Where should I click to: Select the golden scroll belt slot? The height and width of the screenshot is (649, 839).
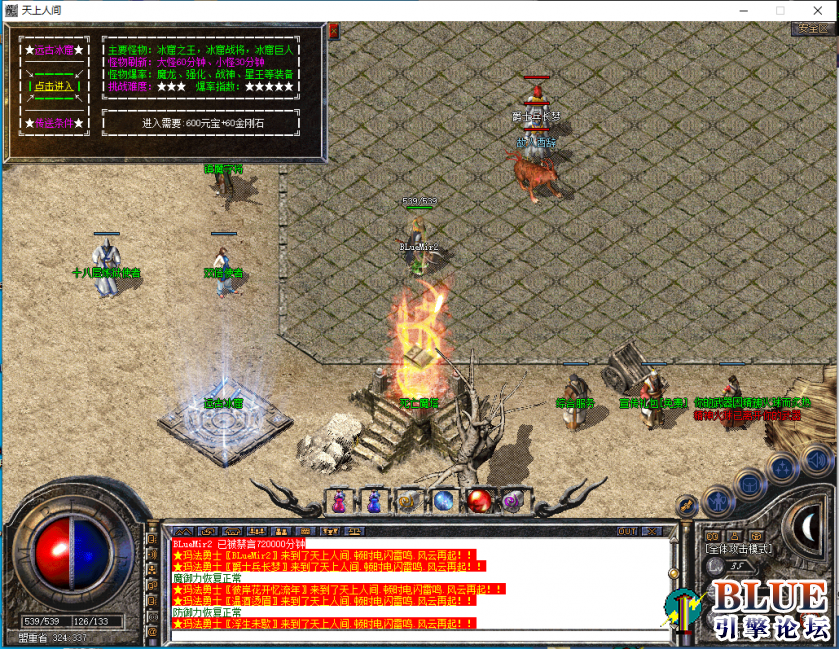pyautogui.click(x=407, y=500)
